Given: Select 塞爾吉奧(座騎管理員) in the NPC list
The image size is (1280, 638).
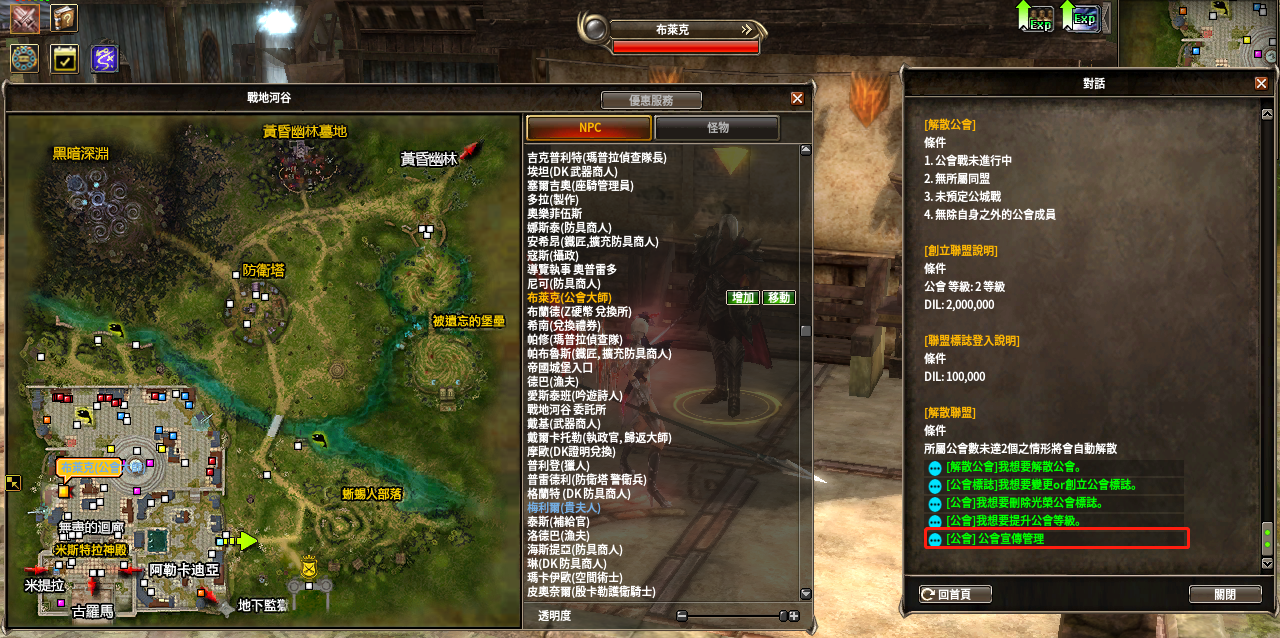Looking at the screenshot, I should [580, 186].
